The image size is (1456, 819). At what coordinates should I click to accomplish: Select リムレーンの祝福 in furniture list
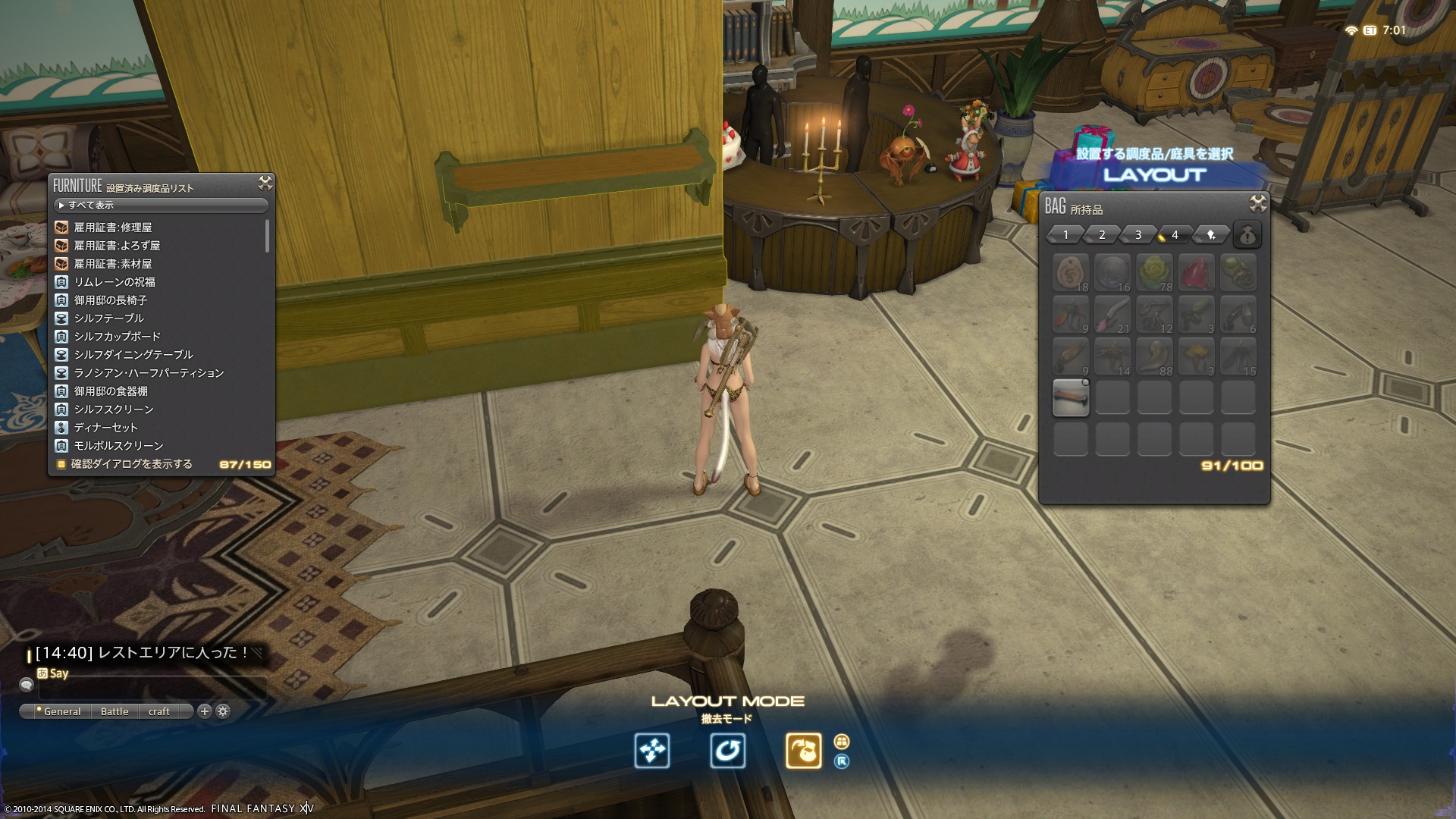click(x=114, y=282)
